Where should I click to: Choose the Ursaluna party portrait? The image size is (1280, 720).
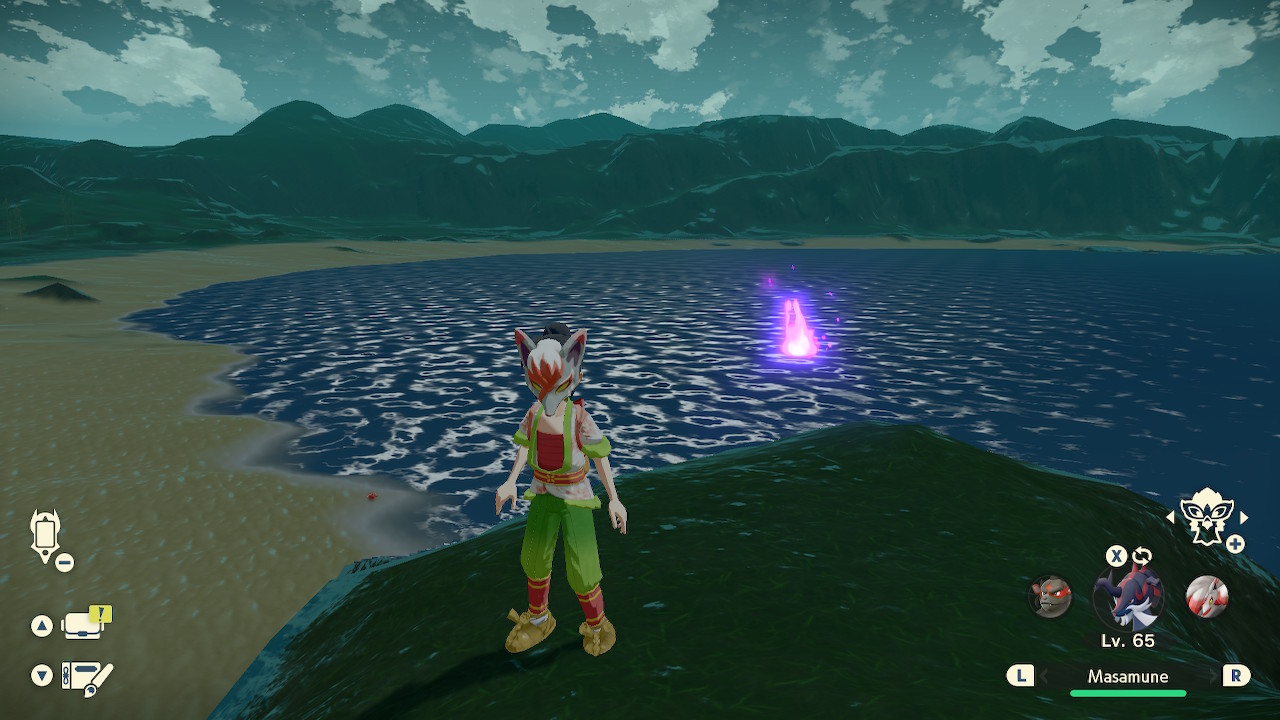pyautogui.click(x=1051, y=597)
